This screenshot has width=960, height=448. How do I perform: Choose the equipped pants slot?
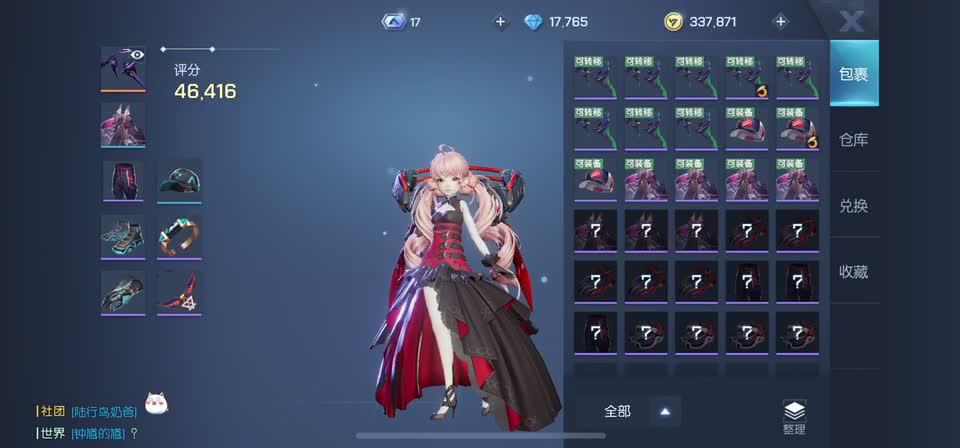click(123, 181)
